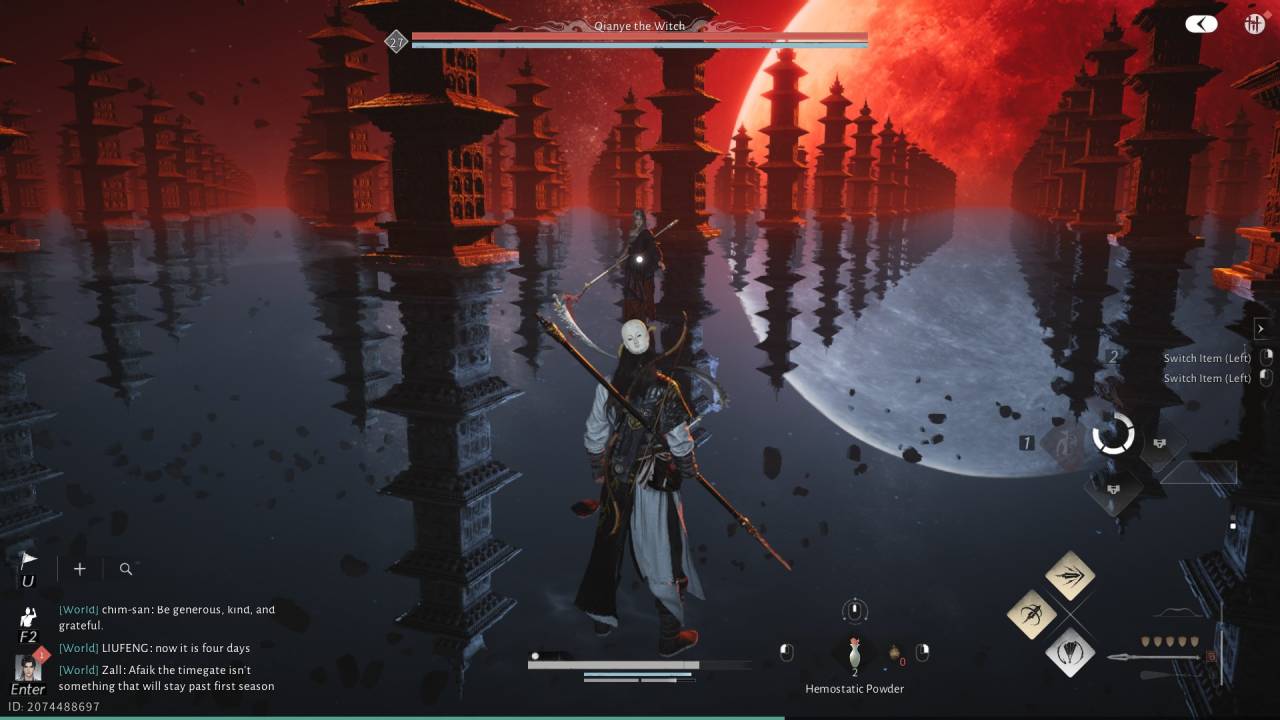This screenshot has height=720, width=1280.
Task: Open the round menu icon in the top-right corner
Action: 1255,24
